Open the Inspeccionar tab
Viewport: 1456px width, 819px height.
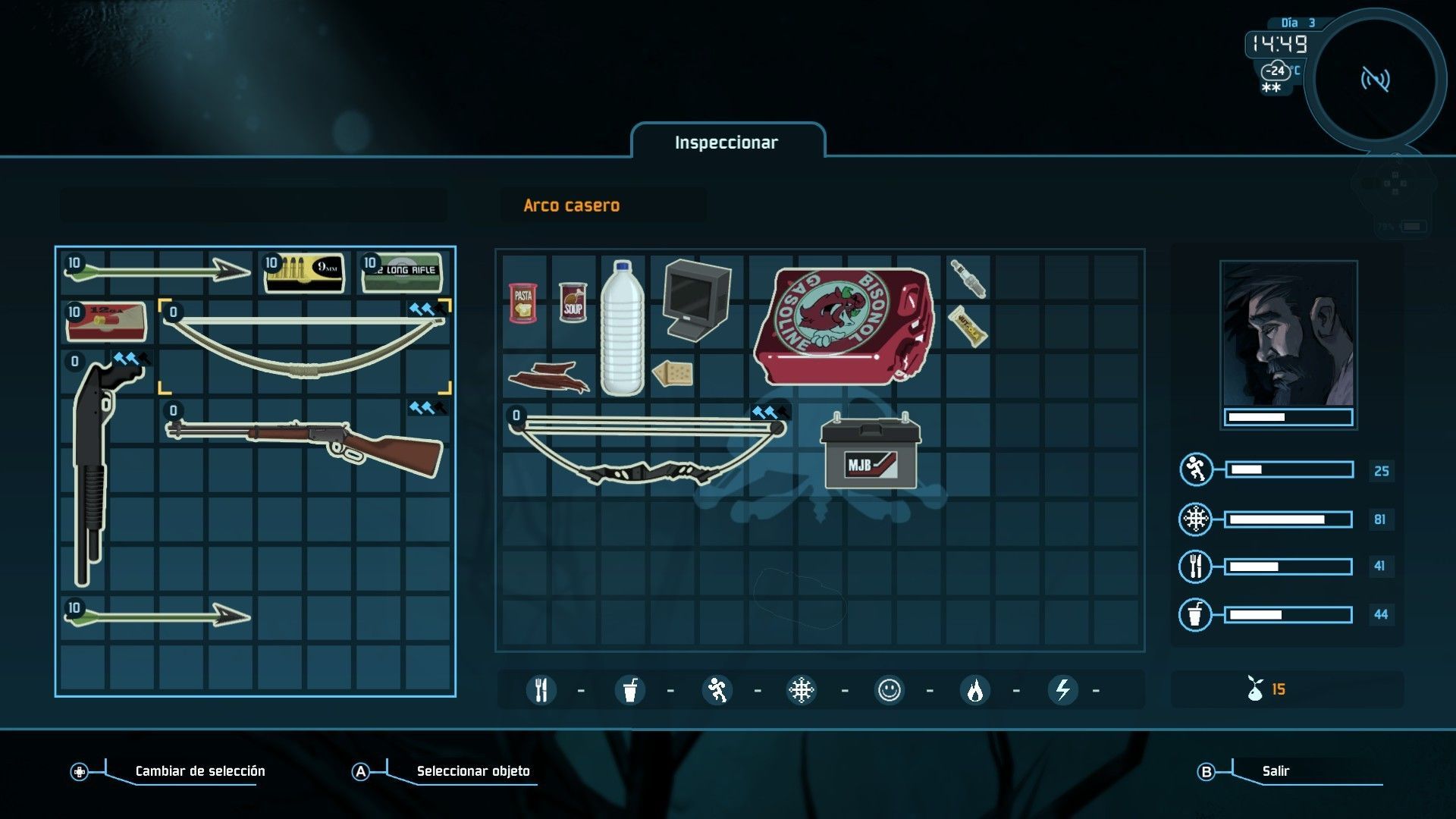(x=726, y=143)
